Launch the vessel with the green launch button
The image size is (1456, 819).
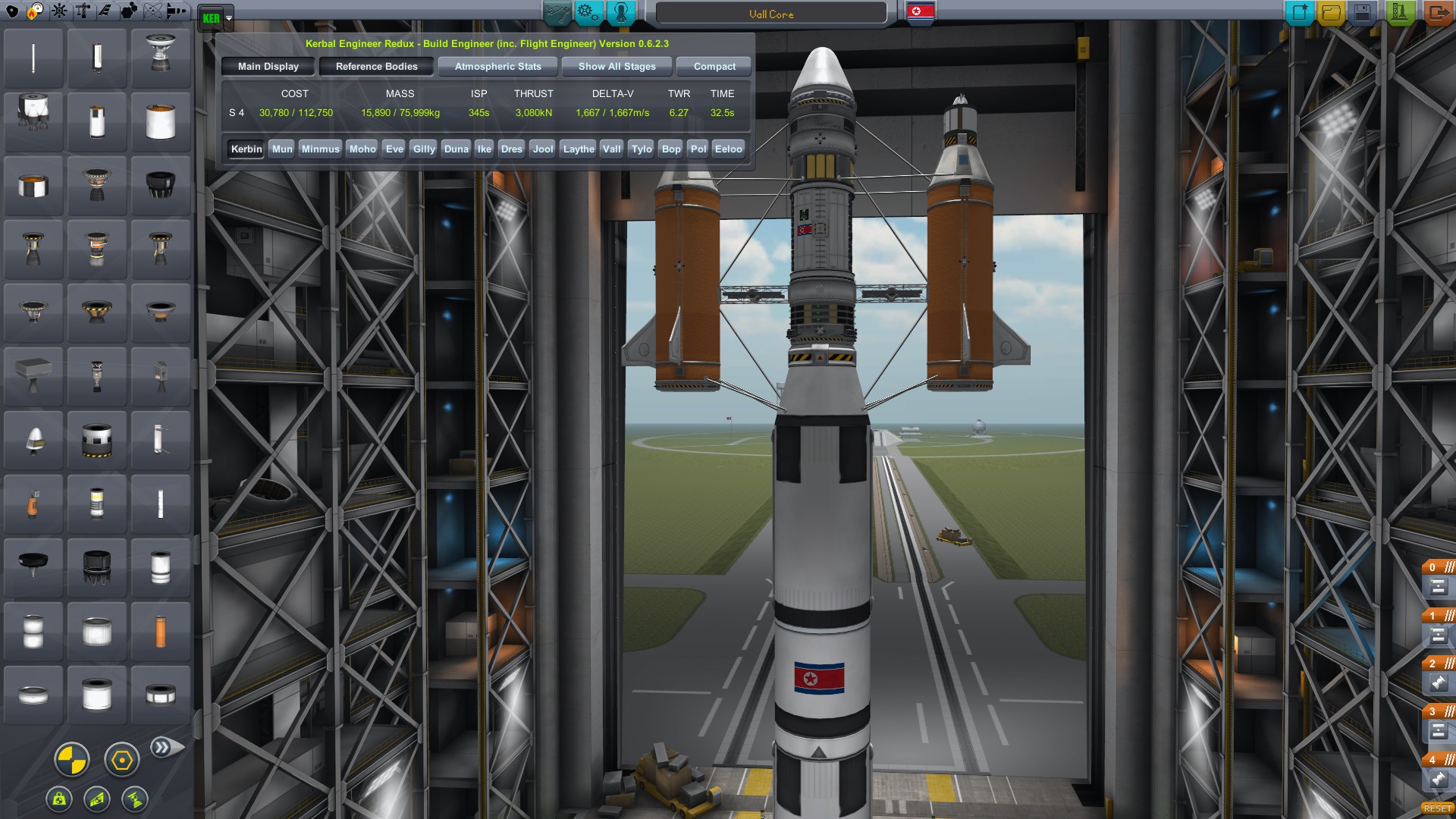1398,12
